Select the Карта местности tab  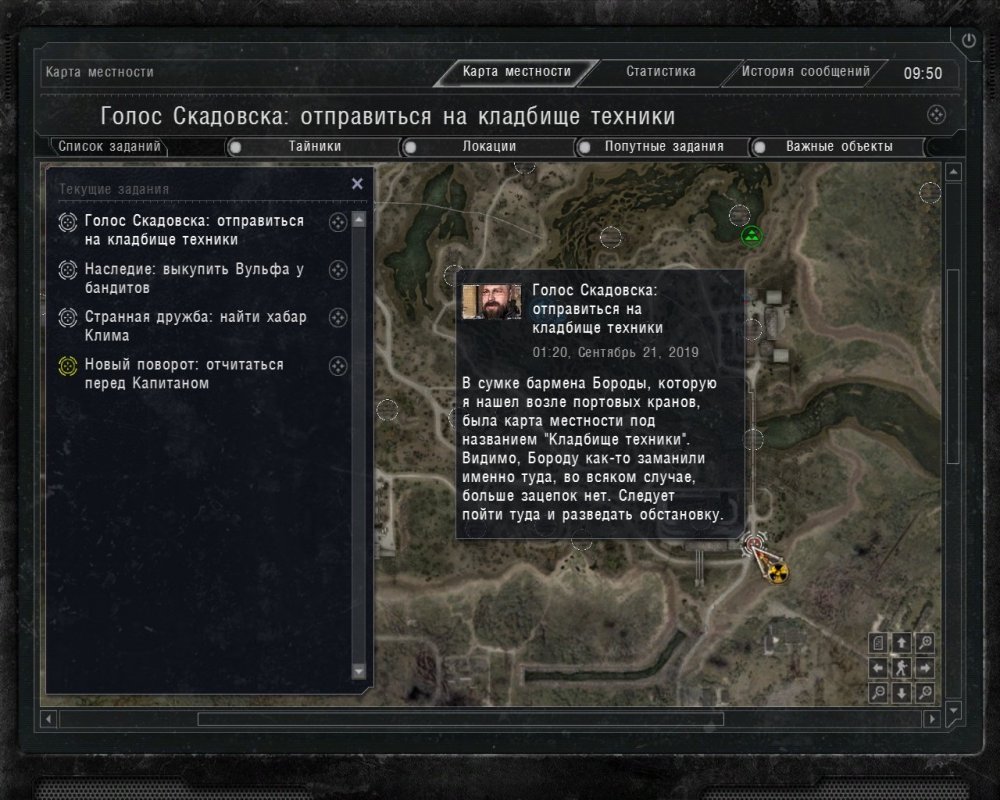516,72
